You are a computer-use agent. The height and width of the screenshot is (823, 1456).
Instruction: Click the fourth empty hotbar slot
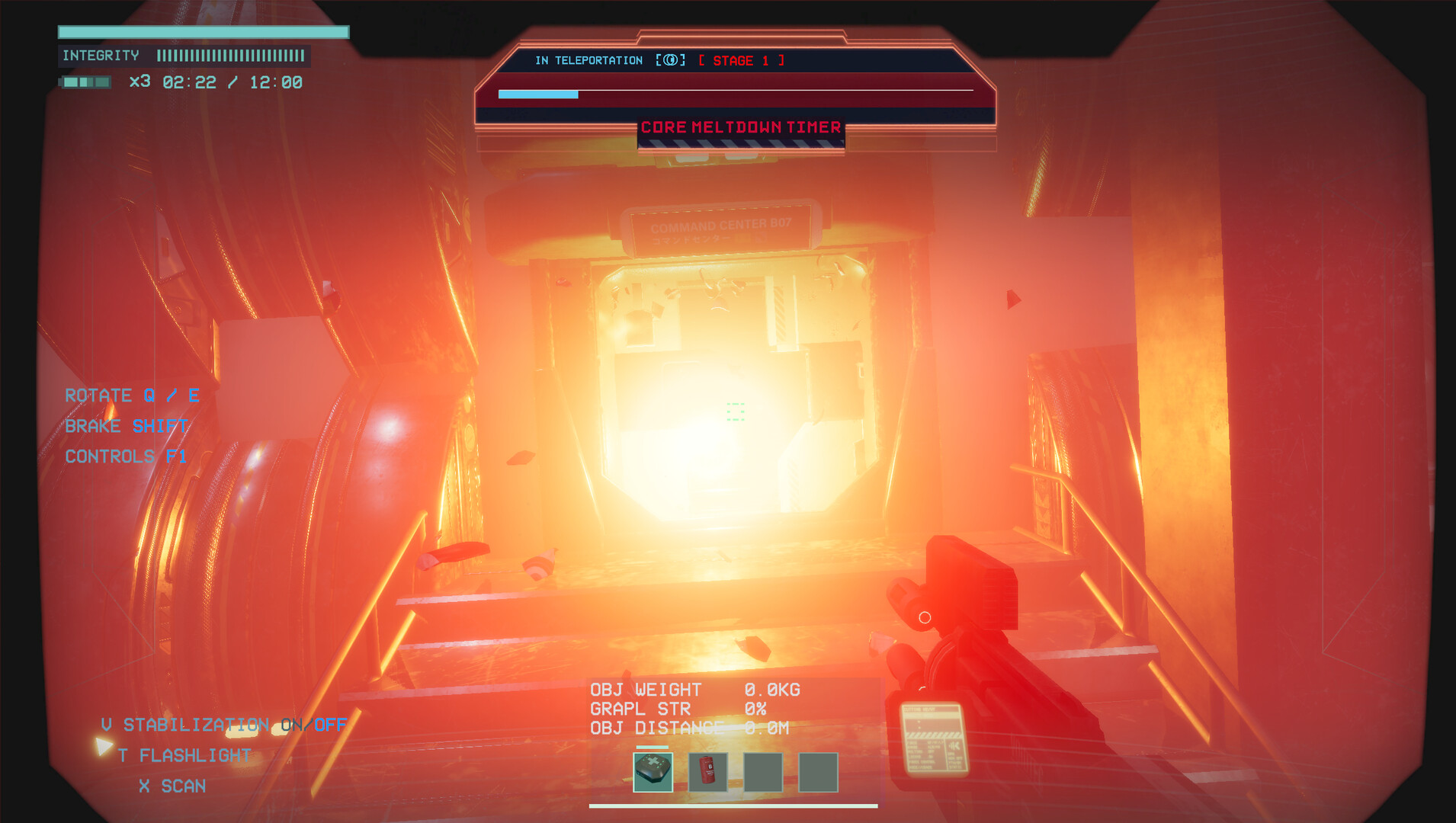pos(817,772)
